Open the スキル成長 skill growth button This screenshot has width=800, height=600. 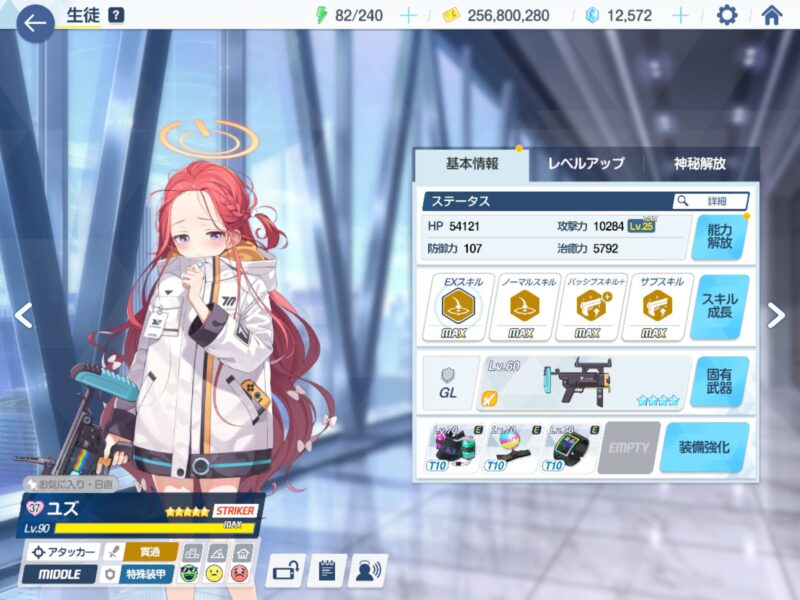pos(719,307)
